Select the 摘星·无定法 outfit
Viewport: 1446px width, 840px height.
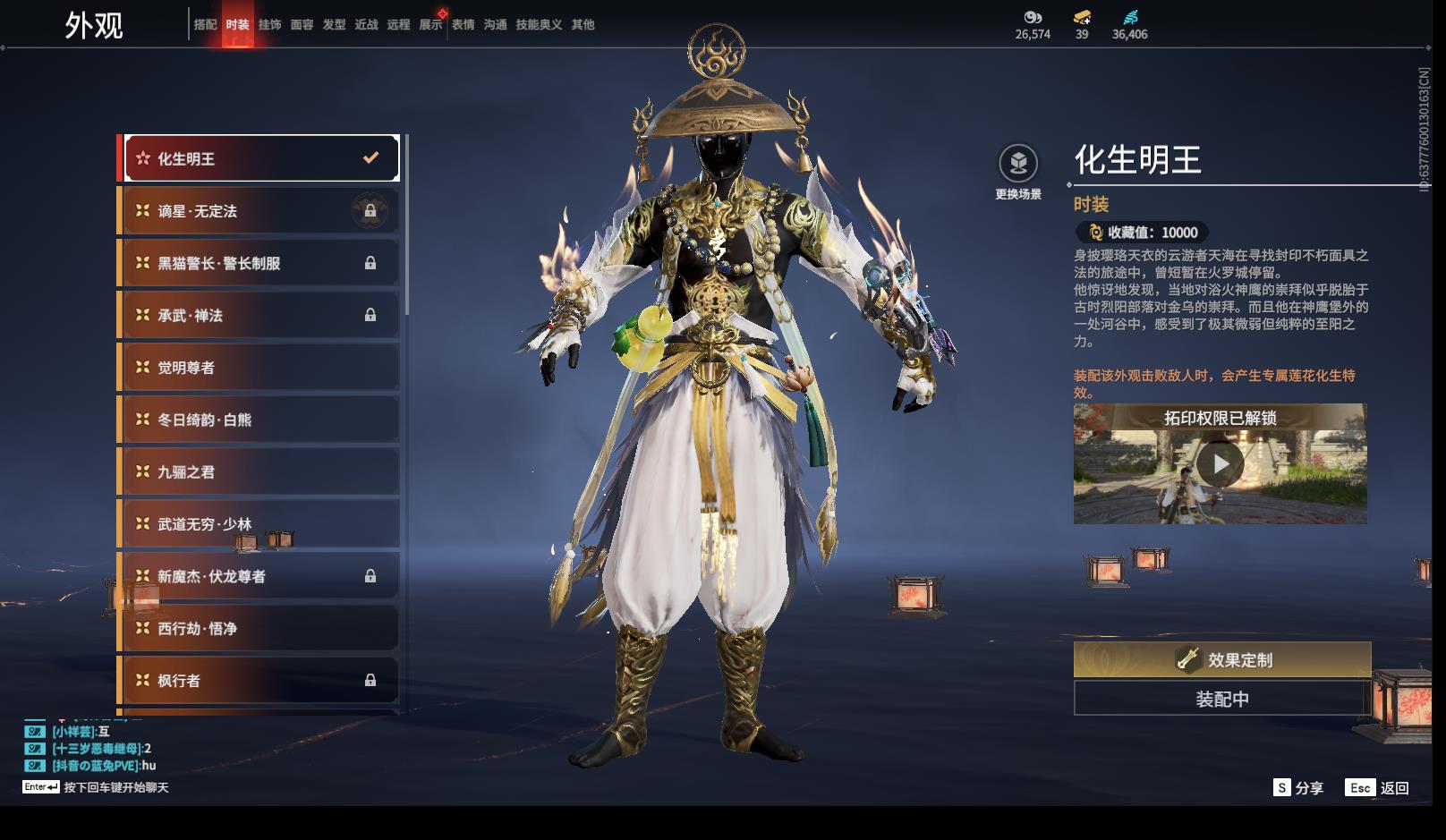click(x=259, y=211)
